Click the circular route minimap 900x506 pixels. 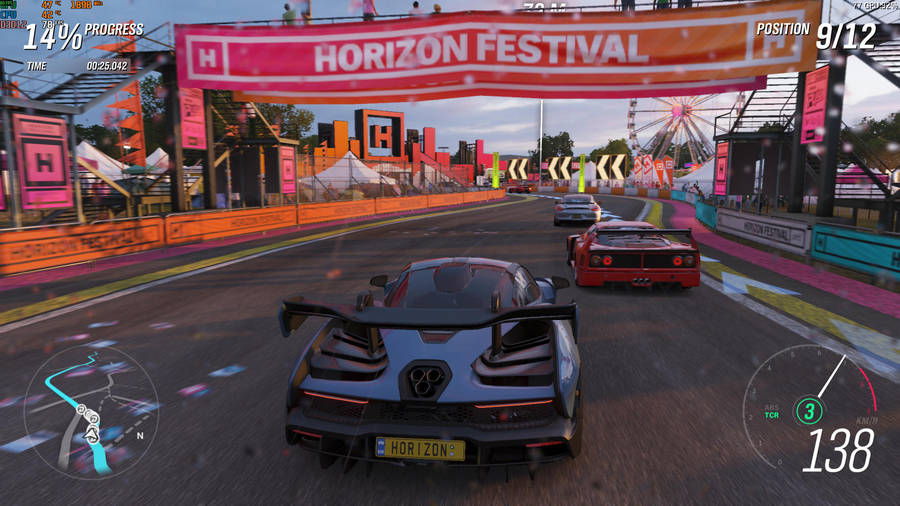(91, 410)
